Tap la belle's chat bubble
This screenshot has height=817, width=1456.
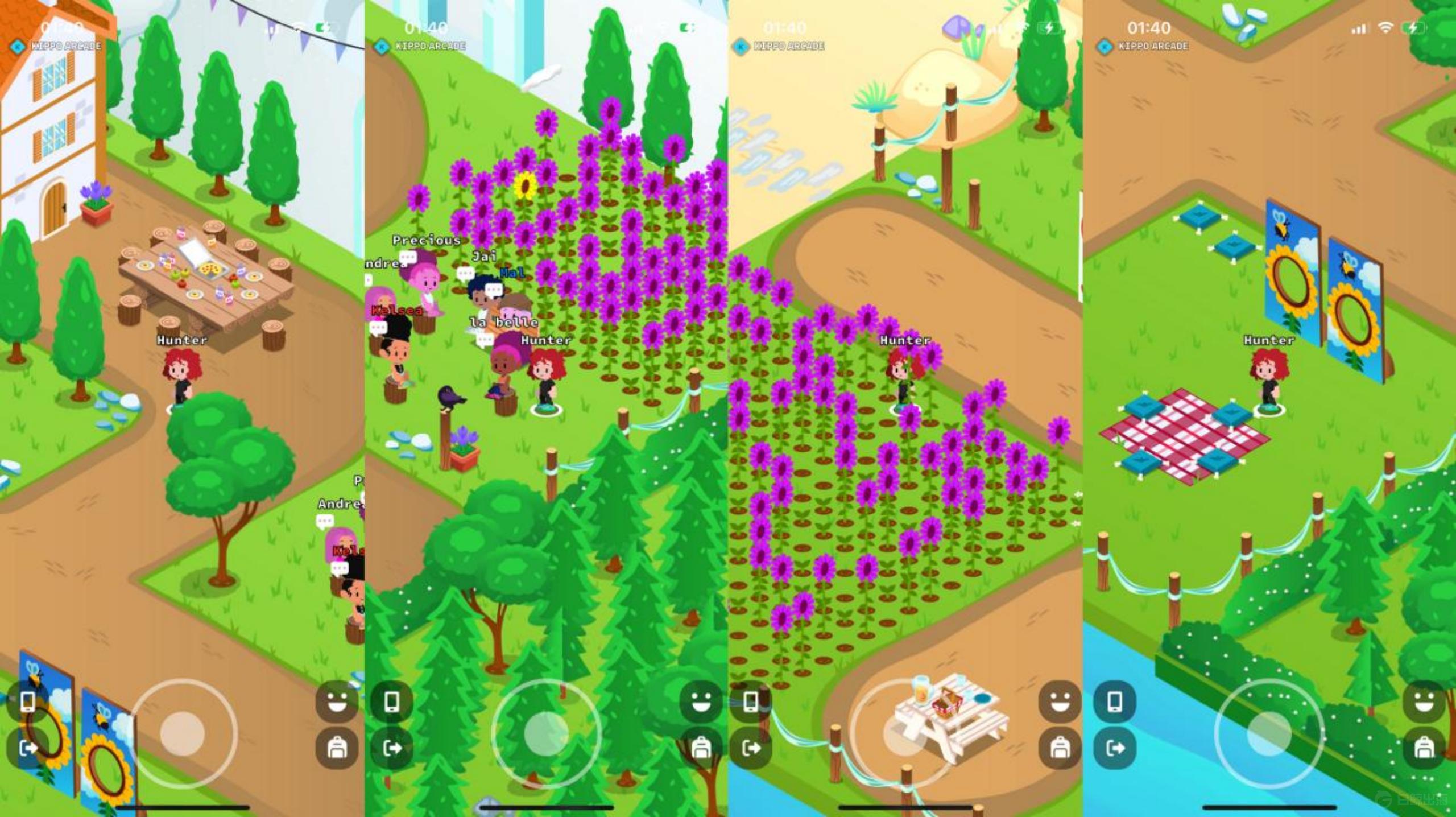coord(485,340)
